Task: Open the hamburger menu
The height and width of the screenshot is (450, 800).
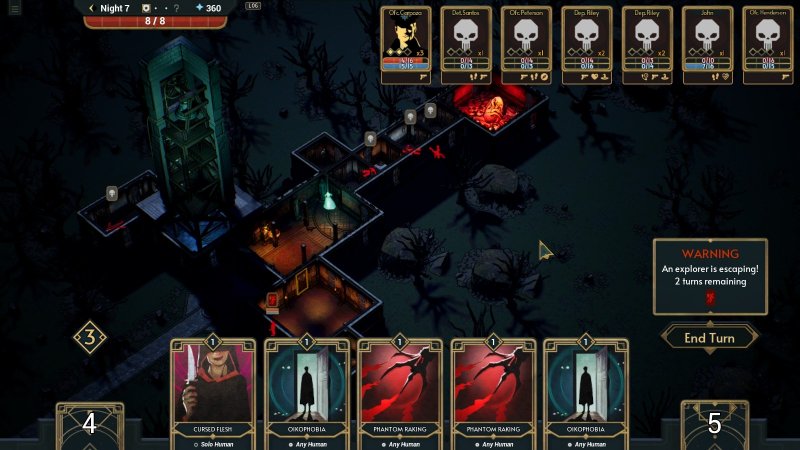Action: pyautogui.click(x=14, y=8)
